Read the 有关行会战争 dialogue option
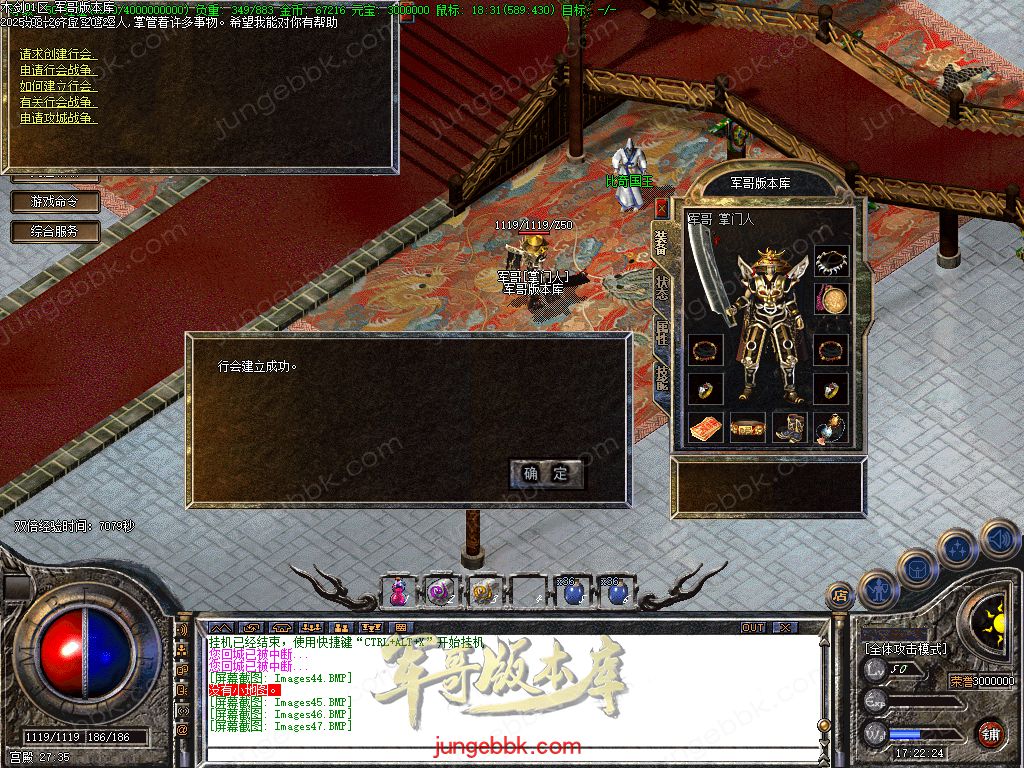1024x768 pixels. pyautogui.click(x=57, y=102)
